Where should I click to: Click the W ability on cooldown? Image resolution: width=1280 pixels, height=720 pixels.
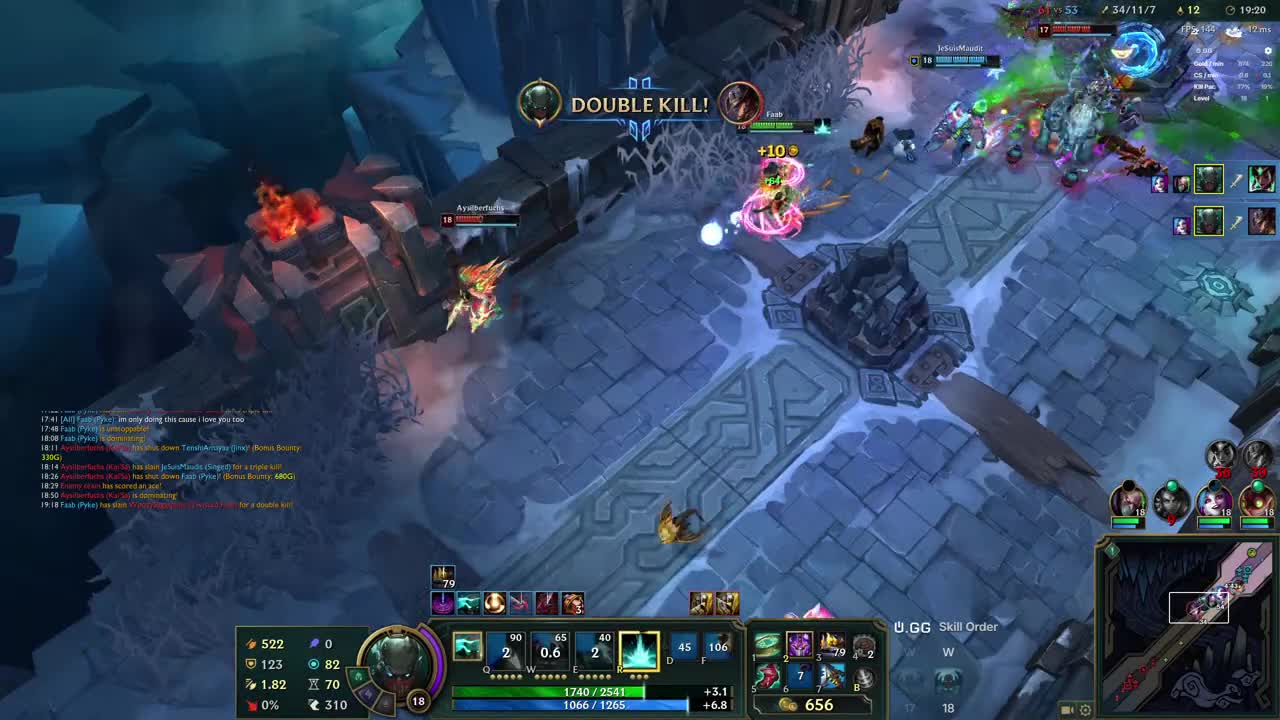[x=550, y=651]
